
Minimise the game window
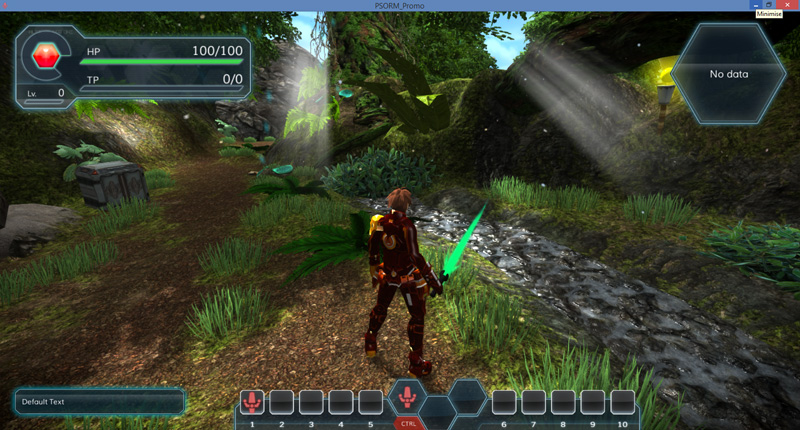coord(757,5)
